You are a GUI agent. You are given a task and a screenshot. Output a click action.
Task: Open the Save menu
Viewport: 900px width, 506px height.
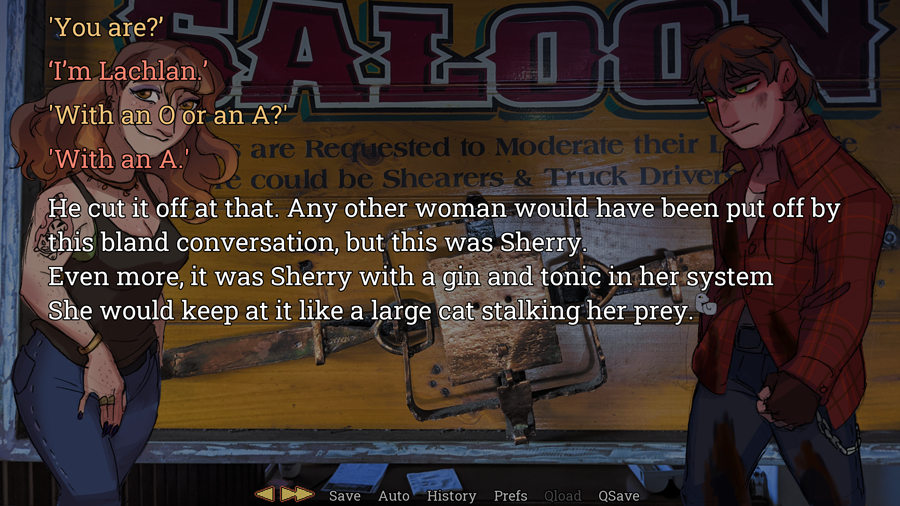pyautogui.click(x=344, y=496)
